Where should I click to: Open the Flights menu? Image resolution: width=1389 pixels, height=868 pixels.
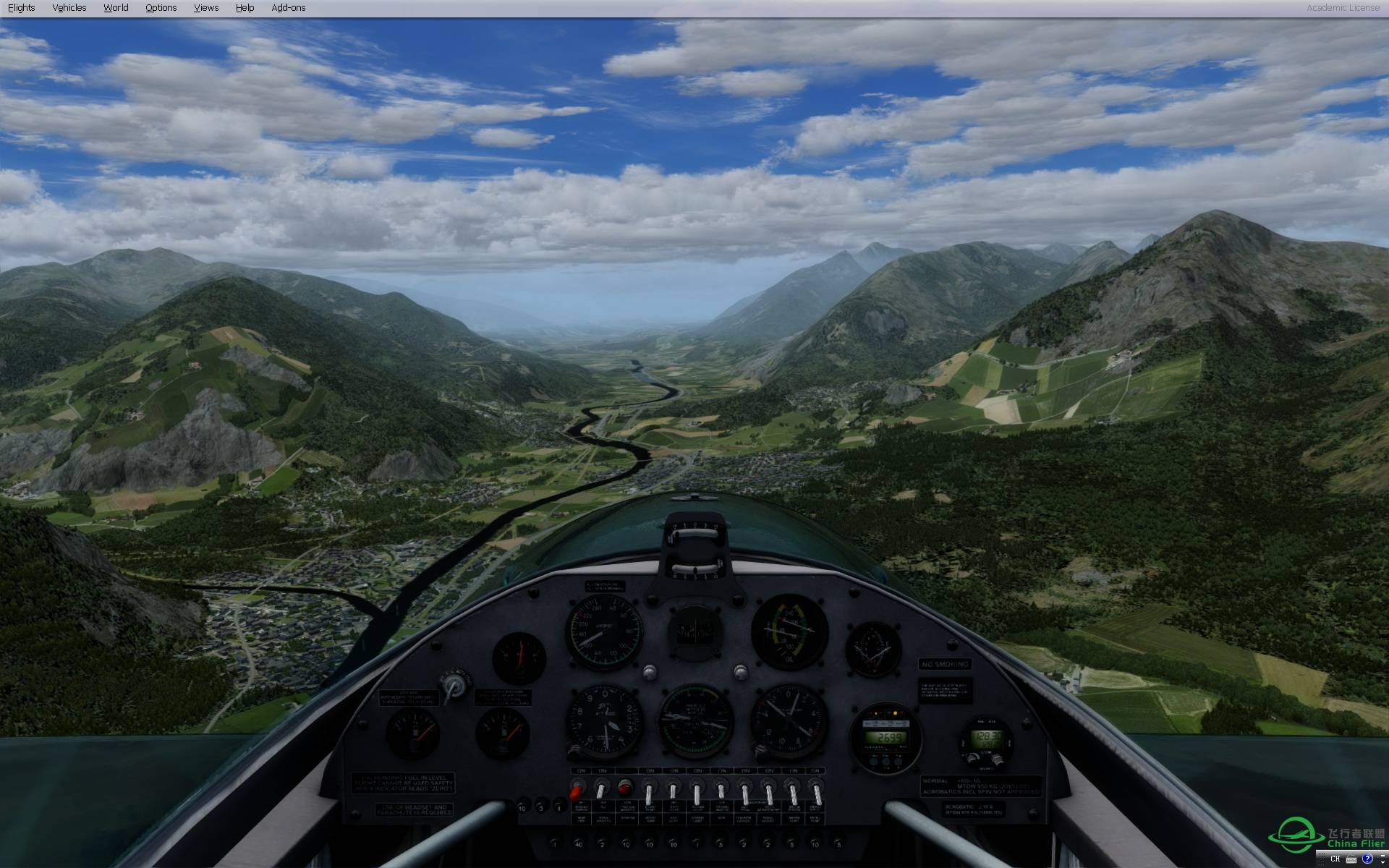pyautogui.click(x=22, y=7)
